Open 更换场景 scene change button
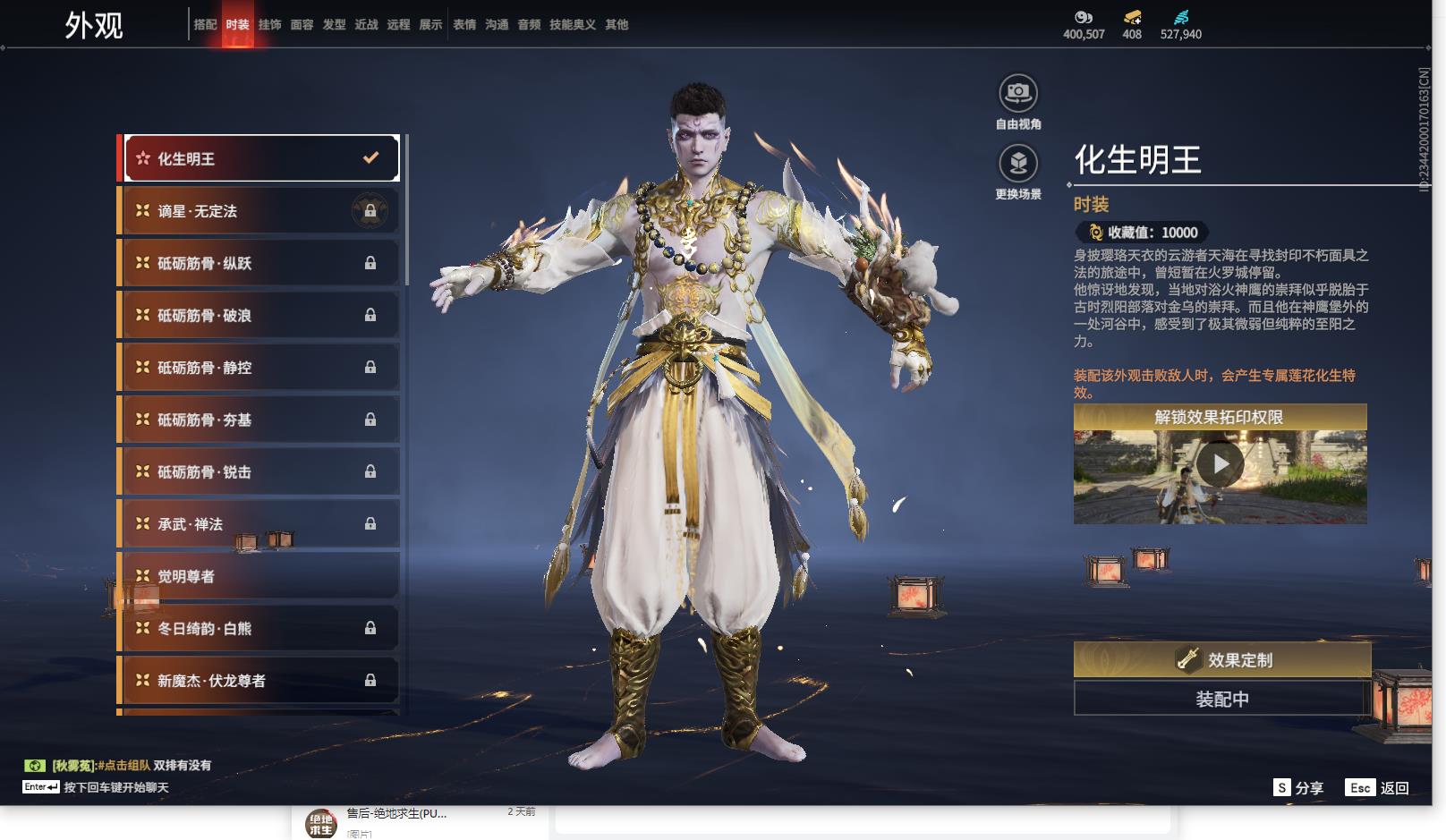The height and width of the screenshot is (840, 1446). tap(1017, 165)
